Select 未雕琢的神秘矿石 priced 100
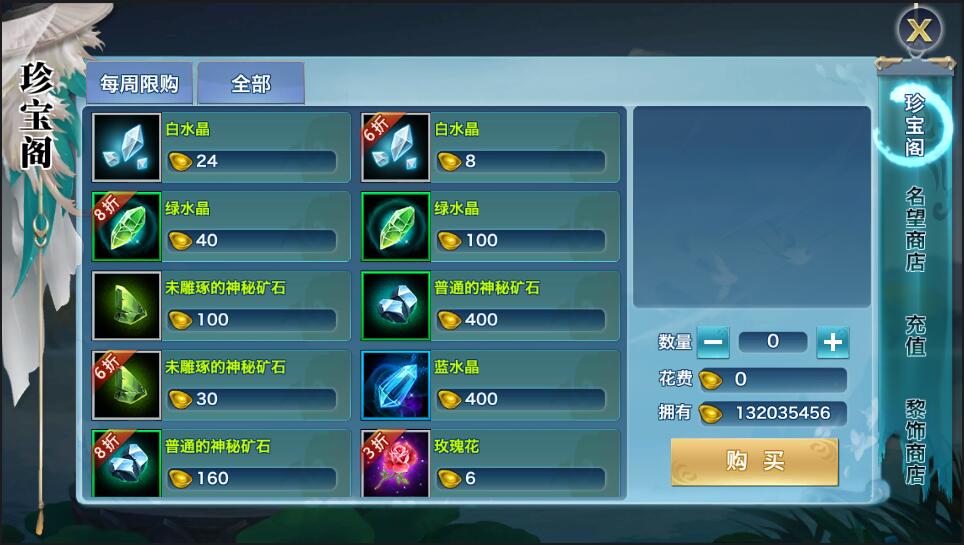964x545 pixels. [221, 305]
